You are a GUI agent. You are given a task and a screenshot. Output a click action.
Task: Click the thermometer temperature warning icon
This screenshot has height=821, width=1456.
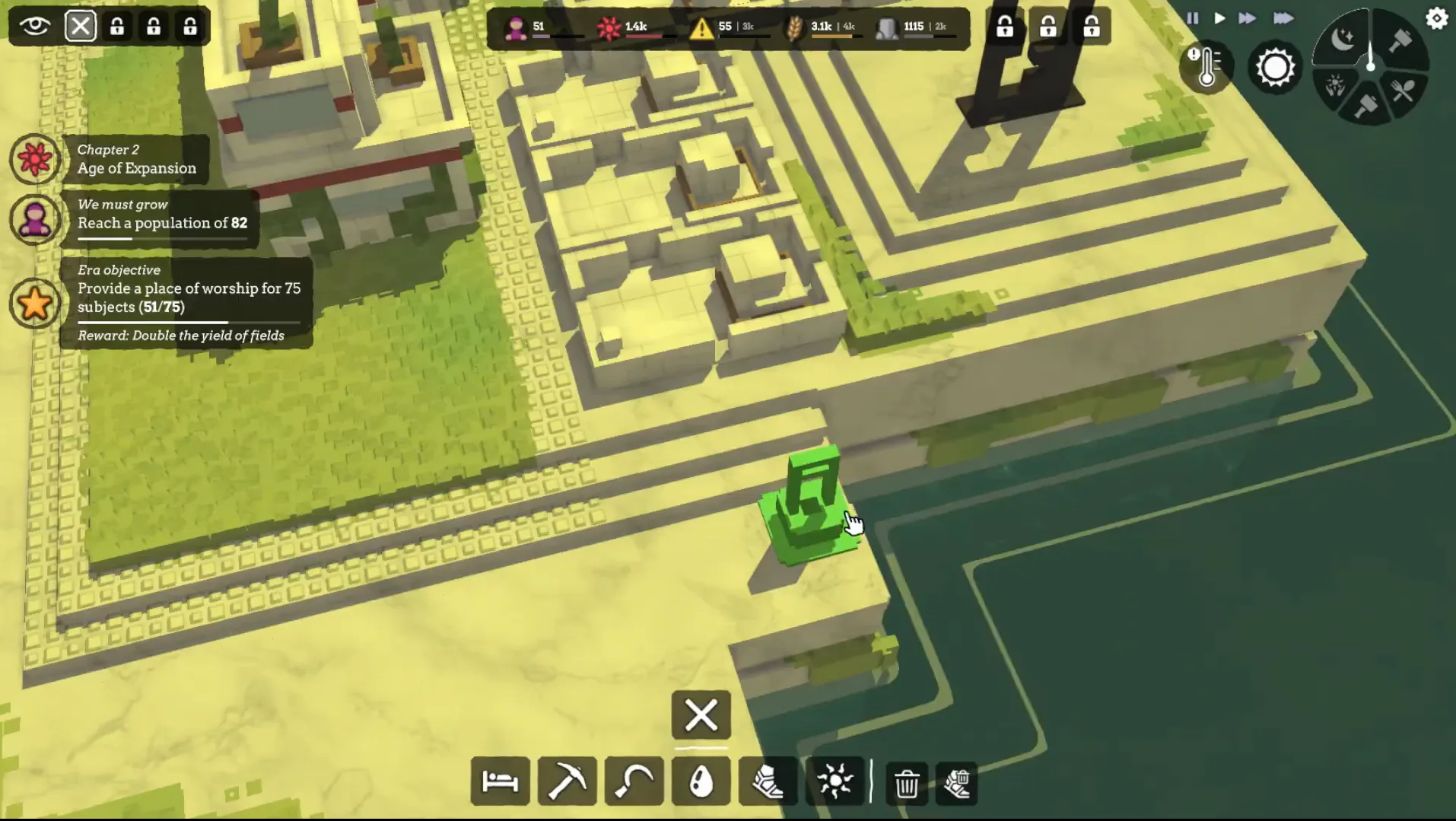(x=1206, y=68)
